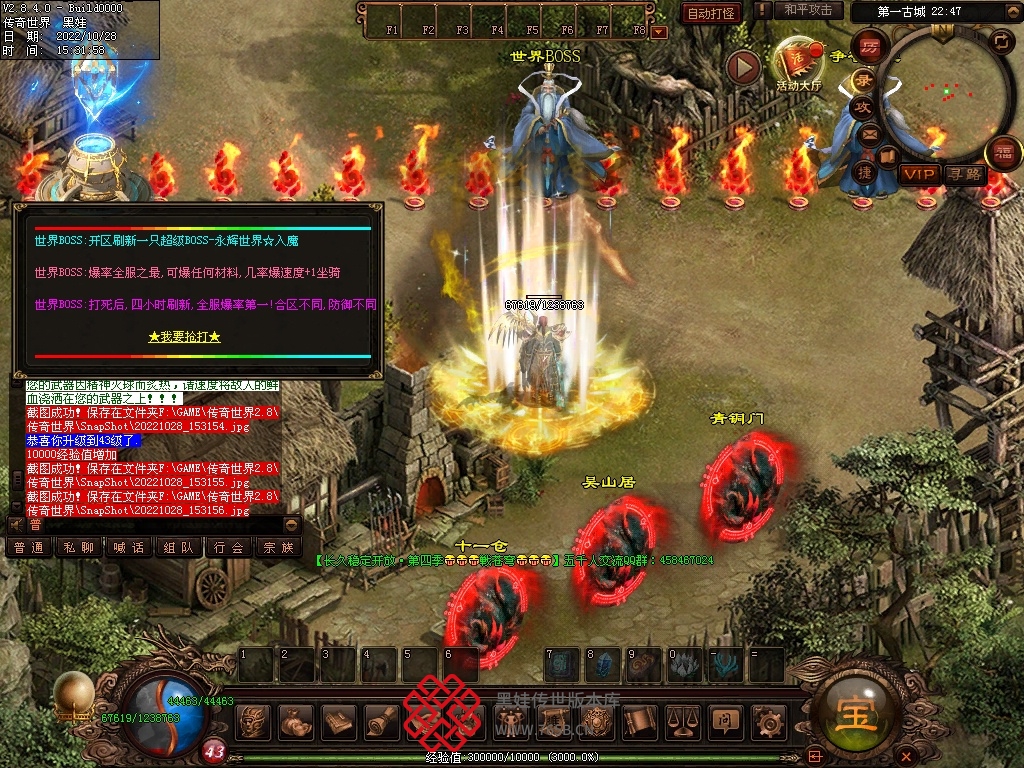Viewport: 1024px width, 768px height.
Task: Expand the F-key bar dropdown arrow
Action: pyautogui.click(x=658, y=32)
